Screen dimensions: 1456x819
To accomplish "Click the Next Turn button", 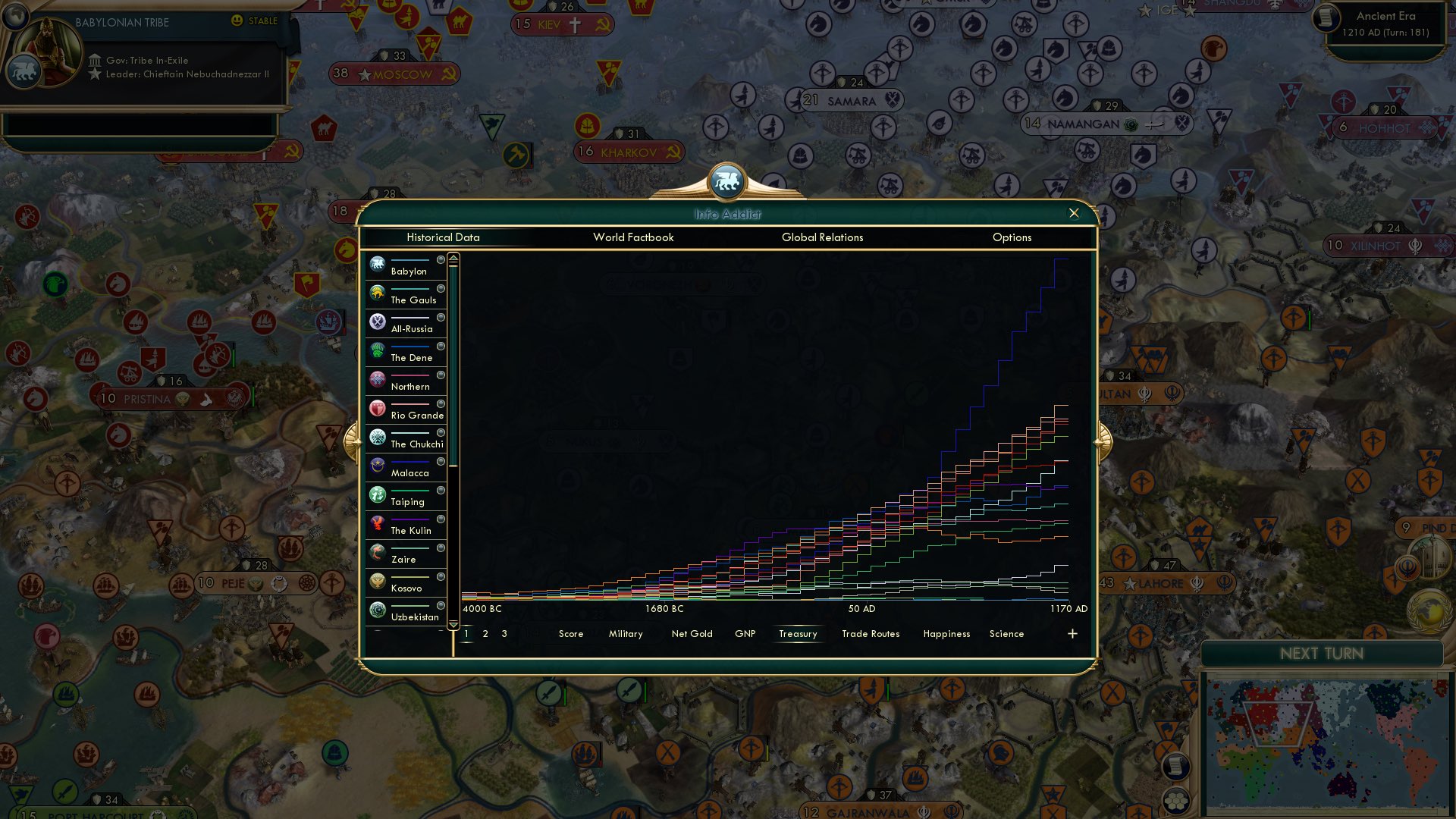I will pyautogui.click(x=1323, y=653).
